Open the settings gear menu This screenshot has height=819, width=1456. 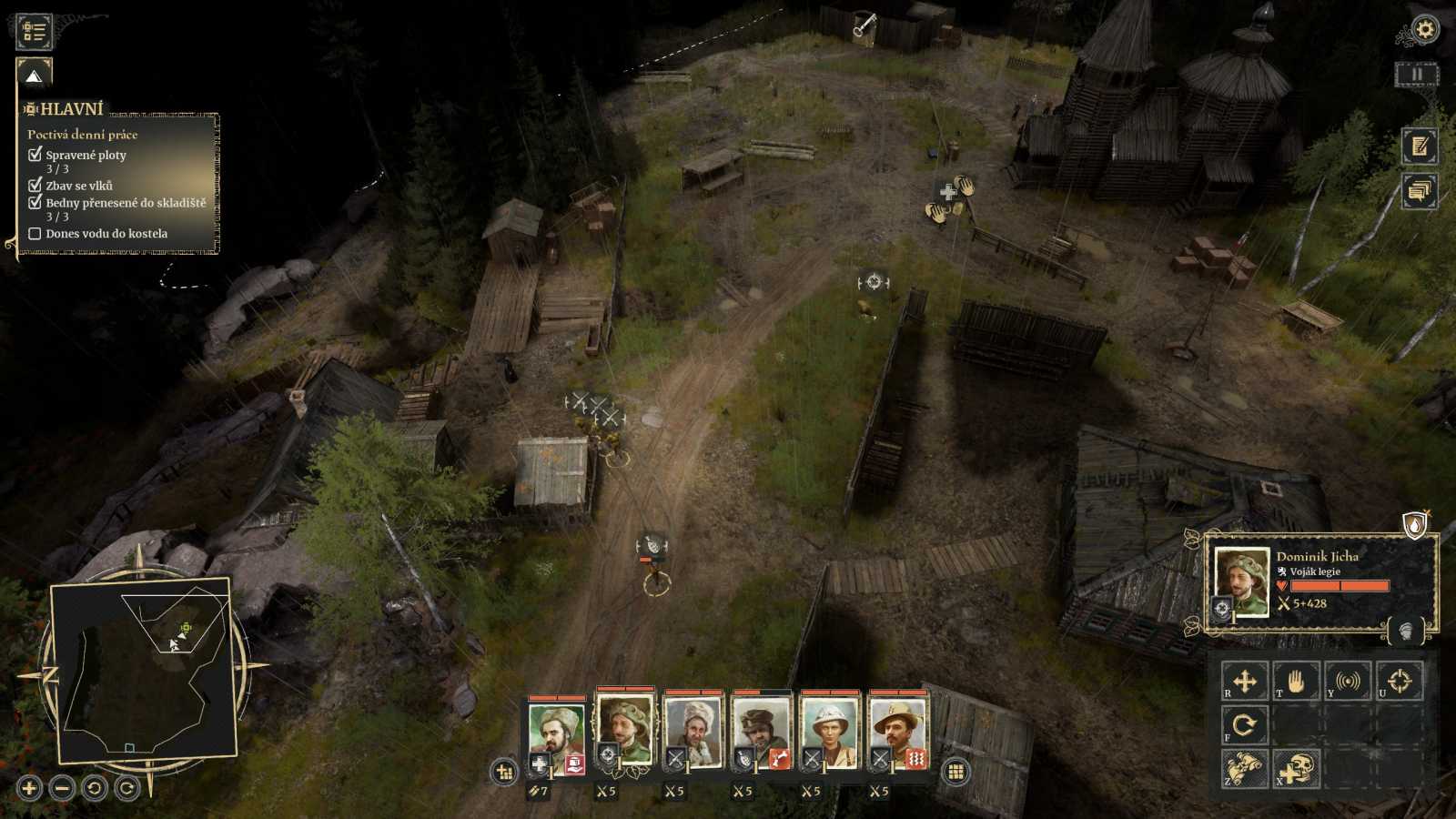click(1424, 30)
